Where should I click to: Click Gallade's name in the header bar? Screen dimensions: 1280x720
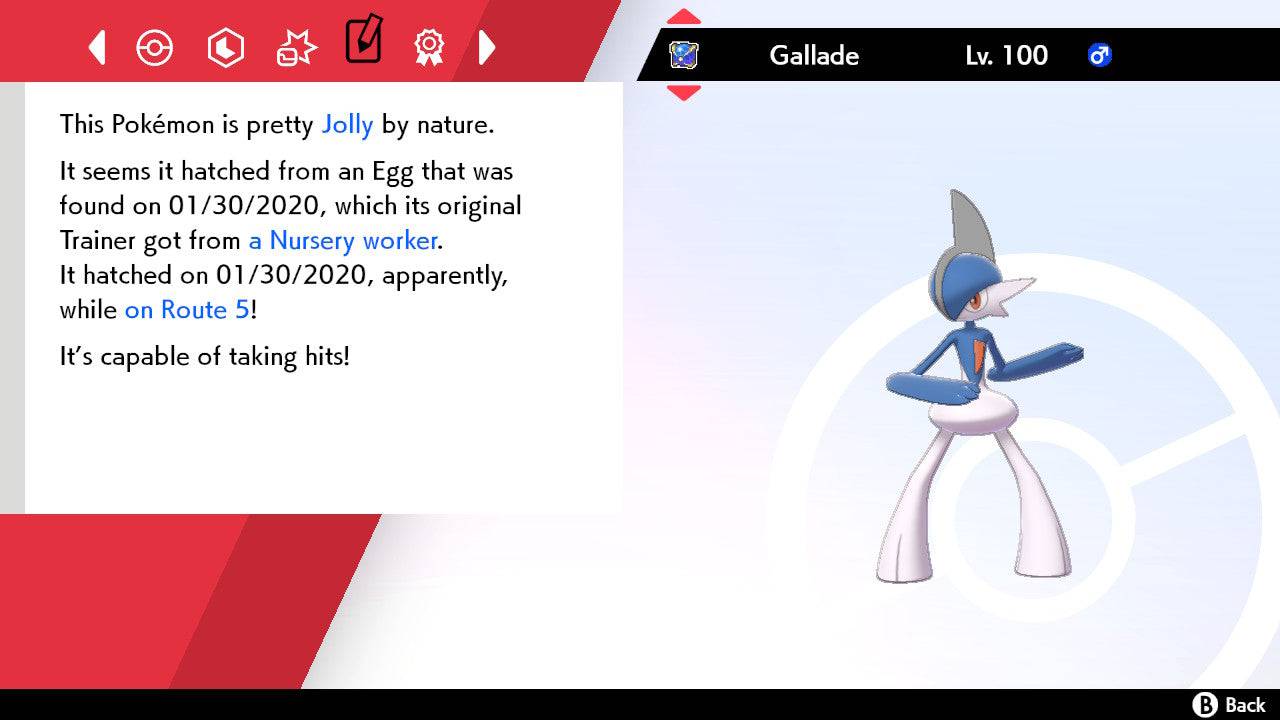pos(813,56)
